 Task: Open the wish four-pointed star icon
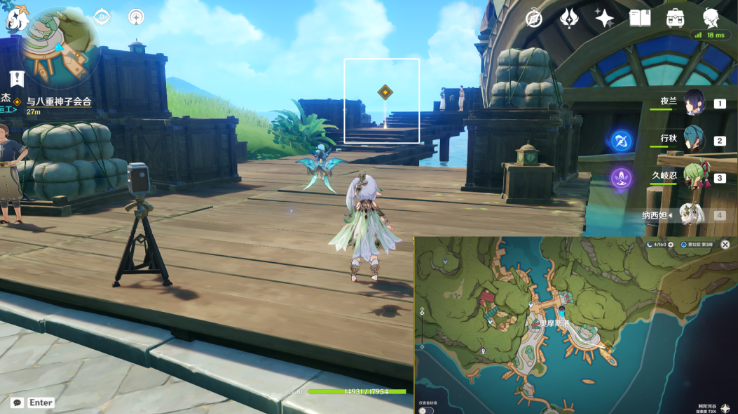tap(604, 18)
